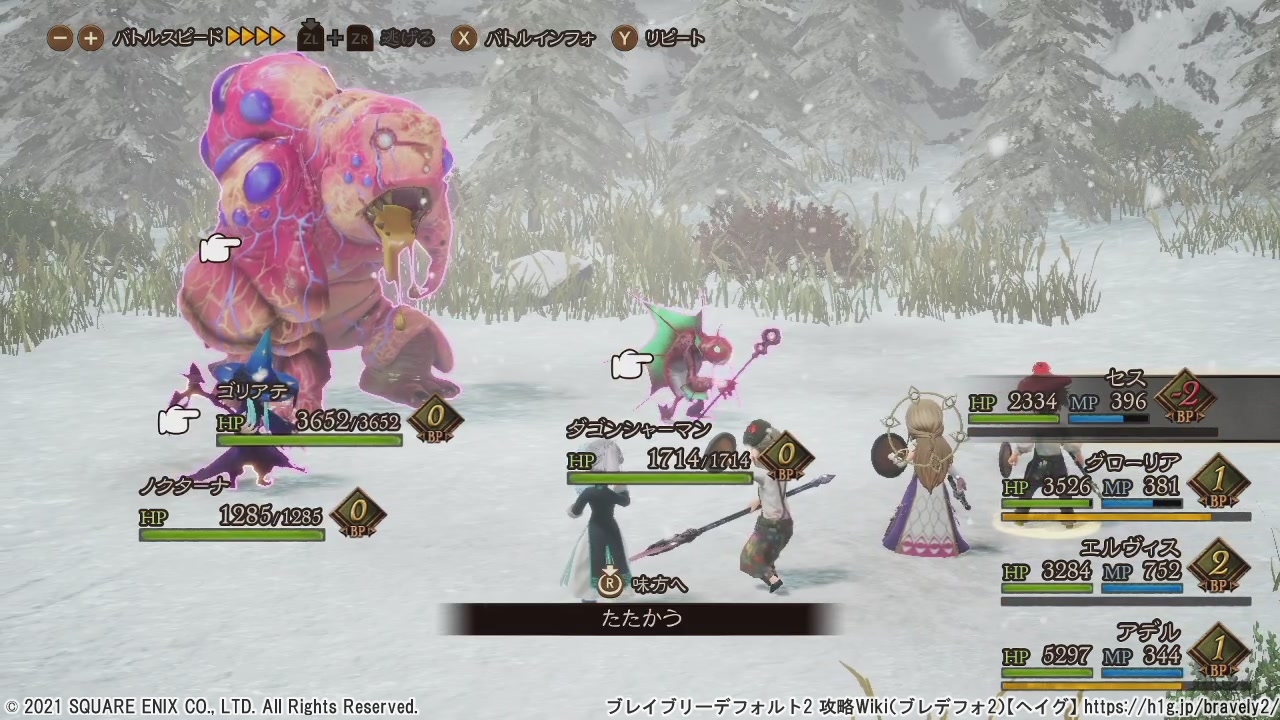Select the たたかう command
1280x720 pixels.
[641, 618]
